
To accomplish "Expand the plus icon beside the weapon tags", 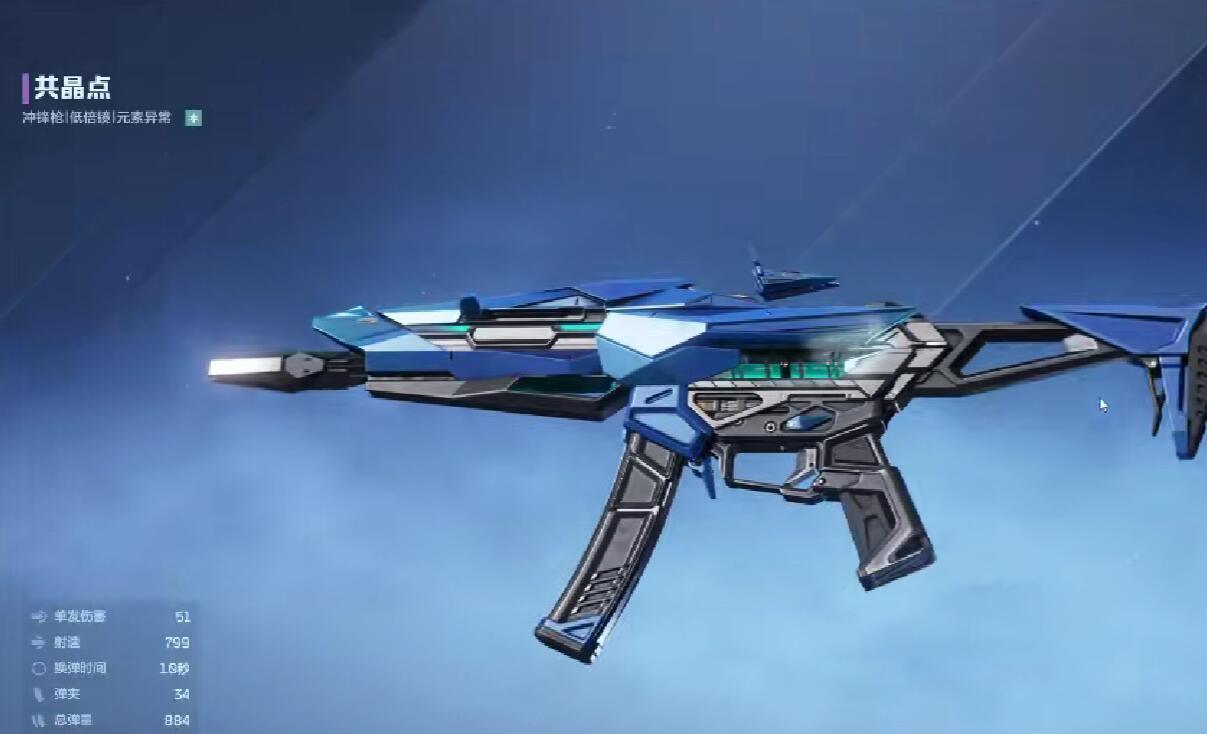I will 194,118.
